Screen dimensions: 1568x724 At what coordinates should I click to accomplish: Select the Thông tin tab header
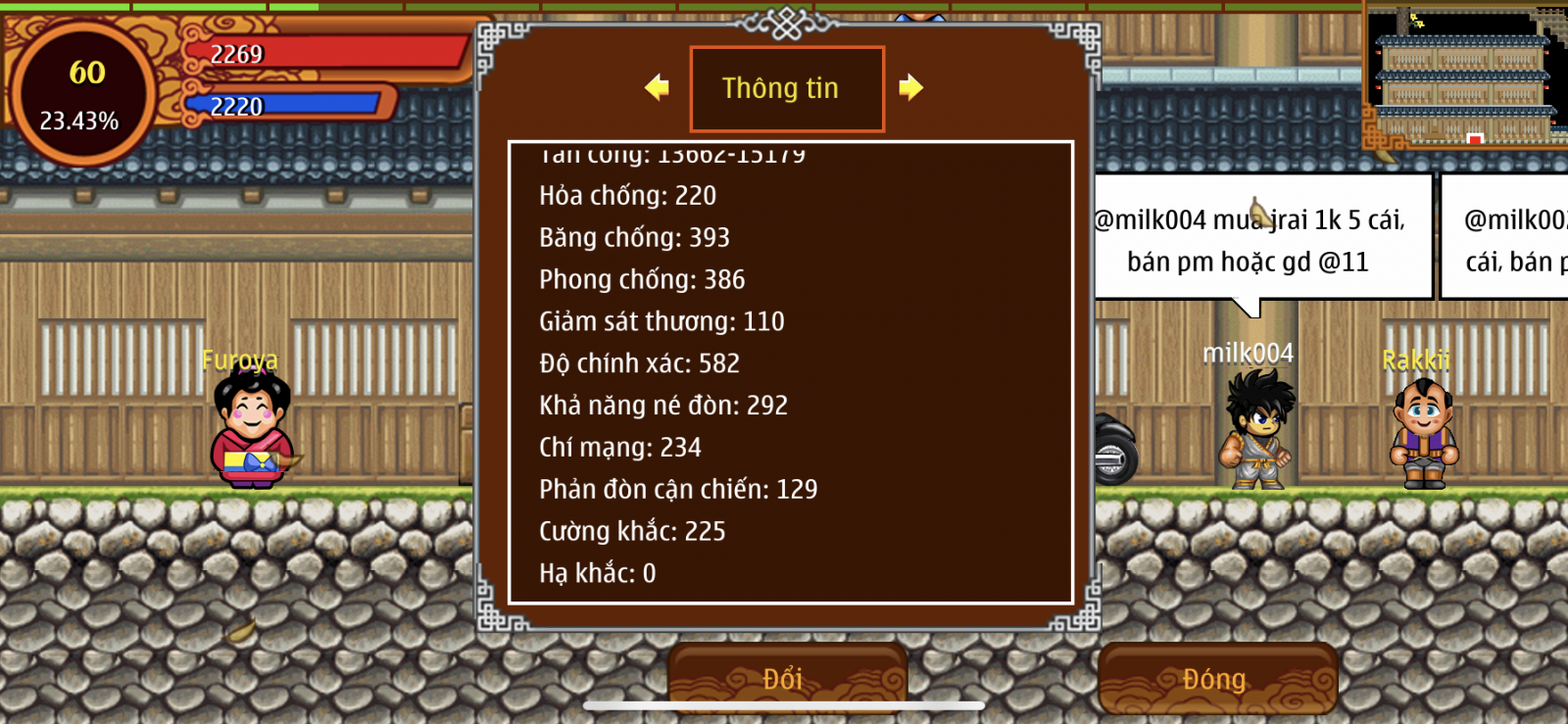pyautogui.click(x=787, y=89)
